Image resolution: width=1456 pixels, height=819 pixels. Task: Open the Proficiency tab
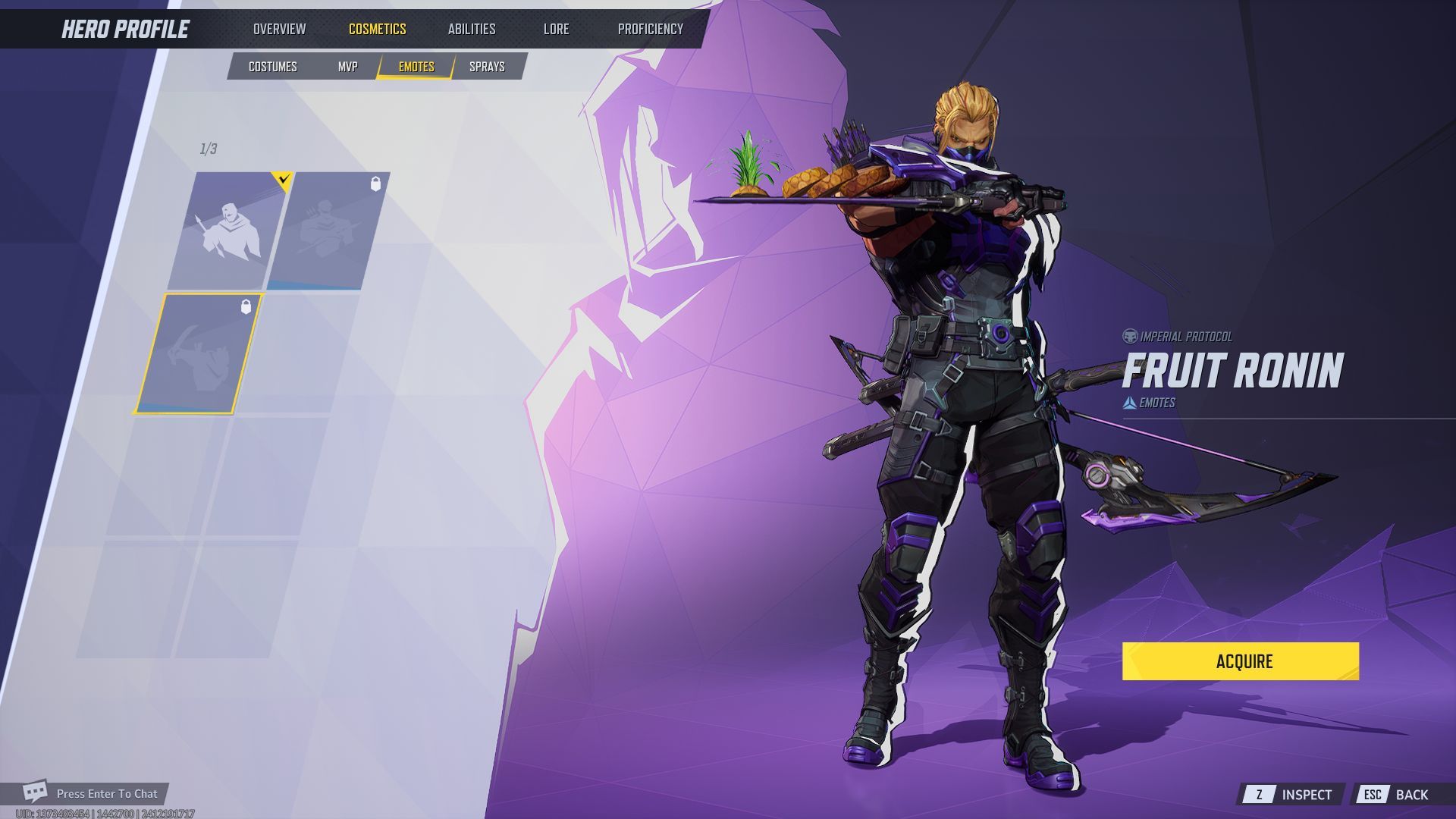click(x=648, y=29)
